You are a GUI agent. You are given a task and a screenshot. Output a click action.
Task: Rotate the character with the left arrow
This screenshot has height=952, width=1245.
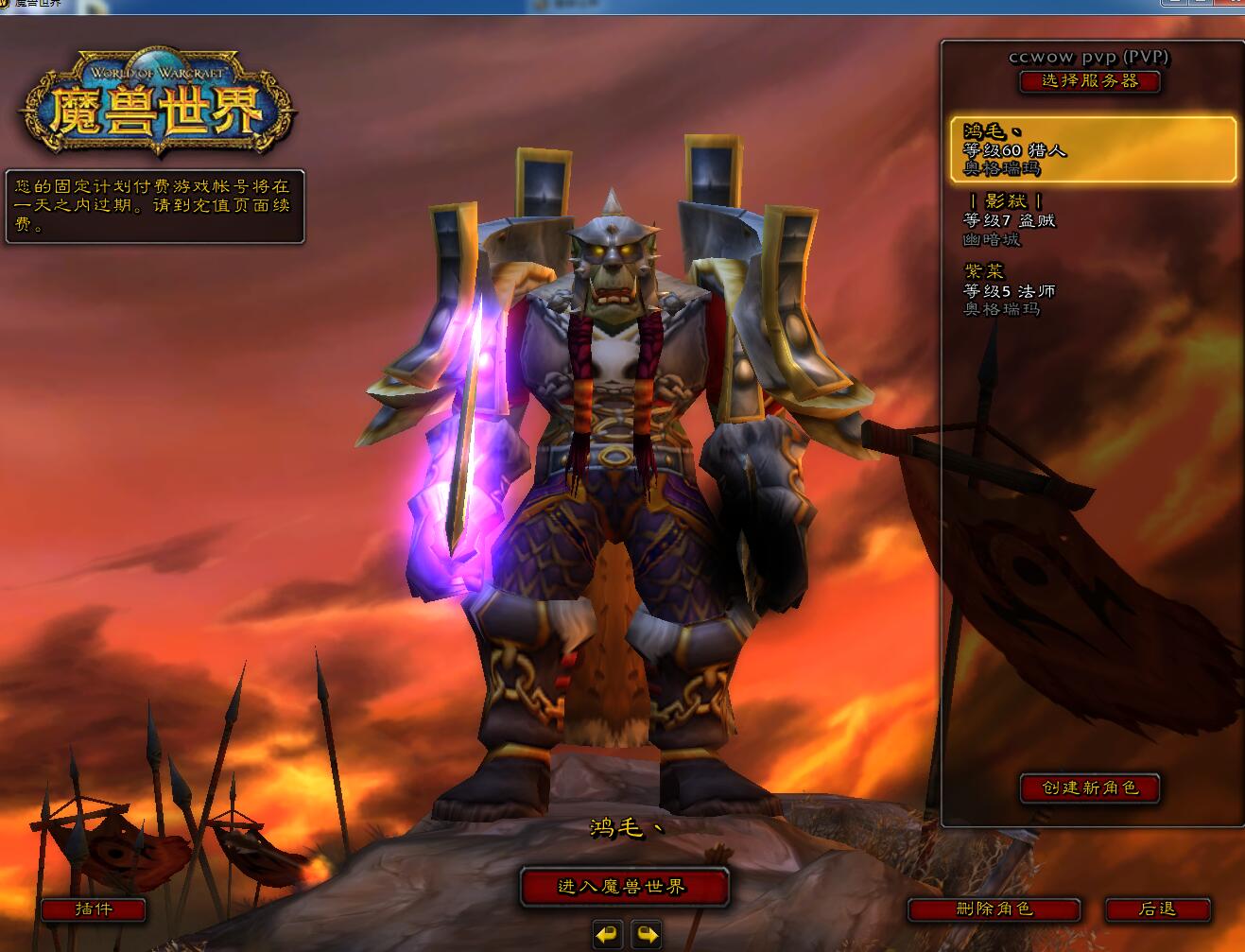click(x=607, y=935)
